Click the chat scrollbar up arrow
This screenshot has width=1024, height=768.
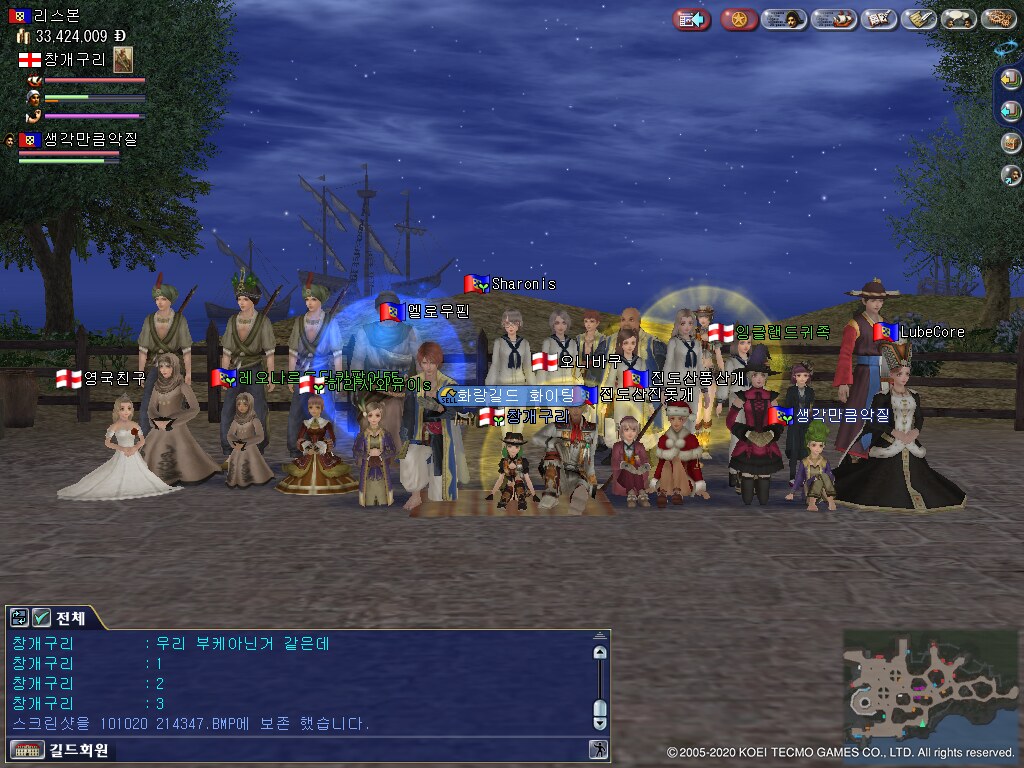tap(600, 652)
